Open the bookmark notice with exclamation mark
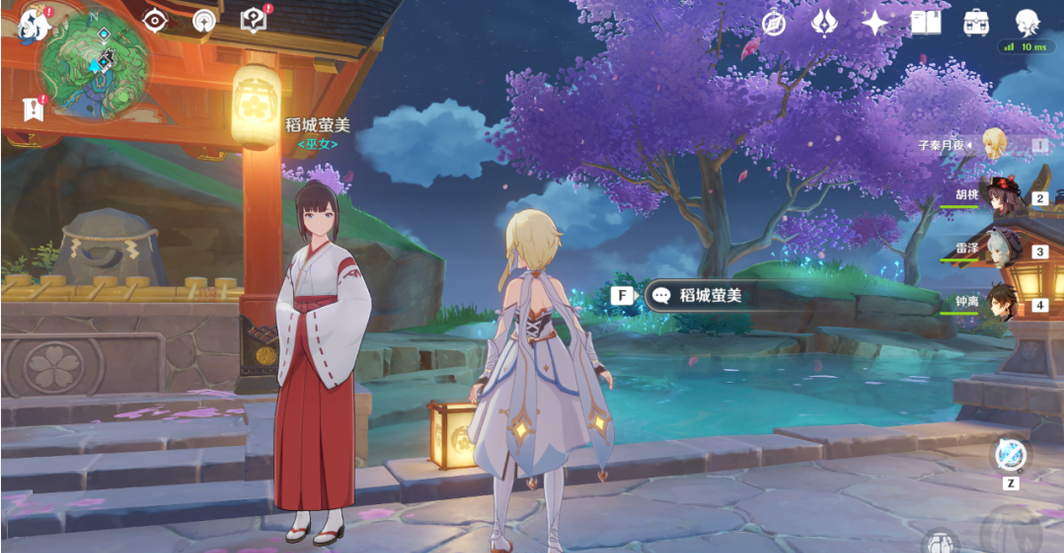 33,109
